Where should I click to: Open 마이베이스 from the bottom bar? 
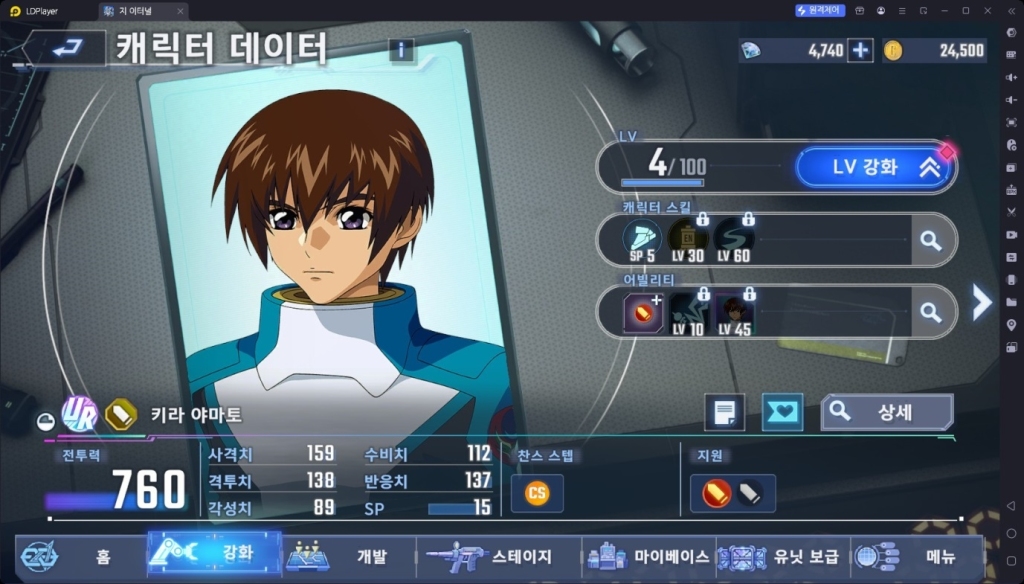tap(650, 556)
